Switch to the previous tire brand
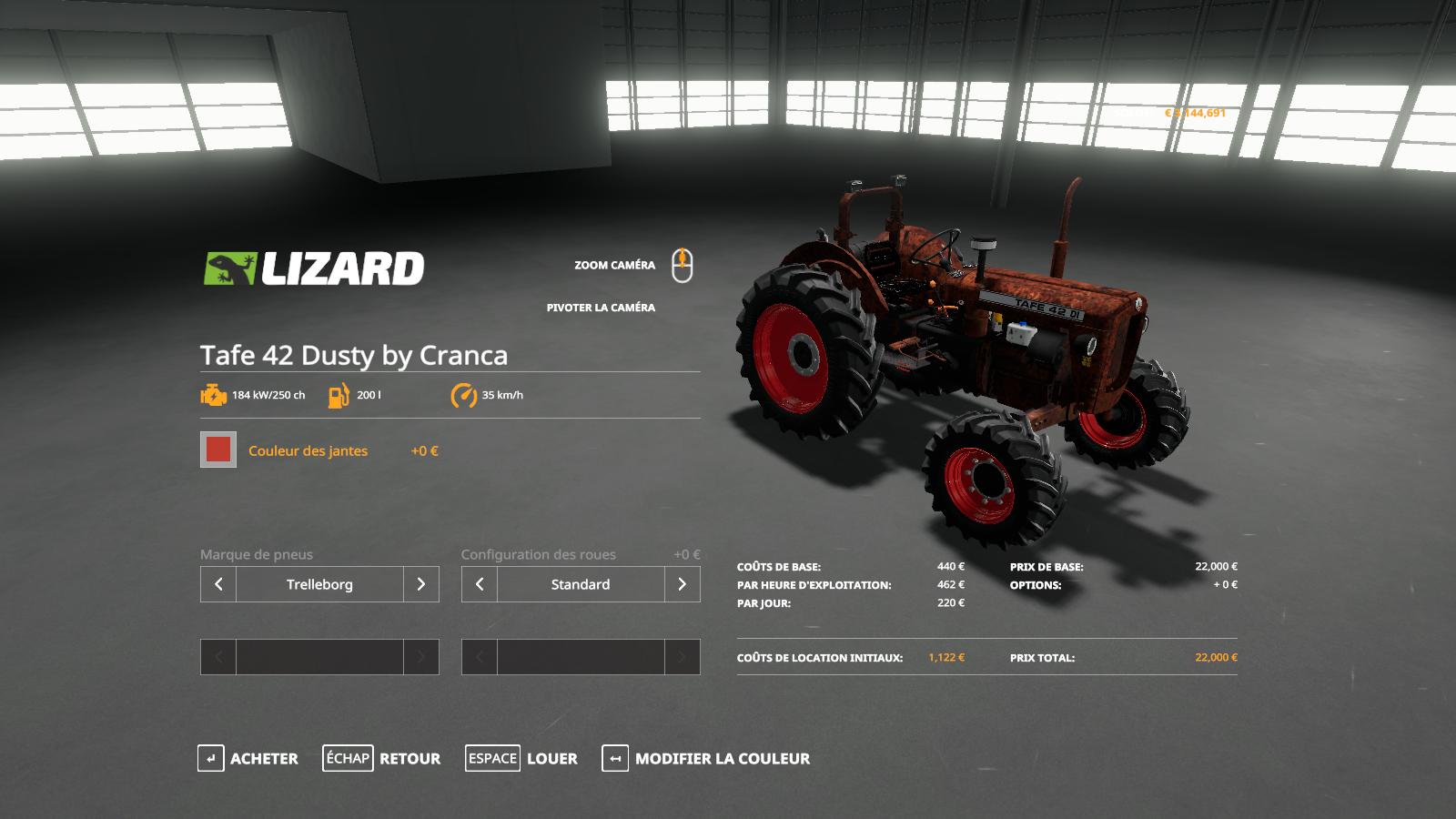1456x819 pixels. (x=218, y=584)
